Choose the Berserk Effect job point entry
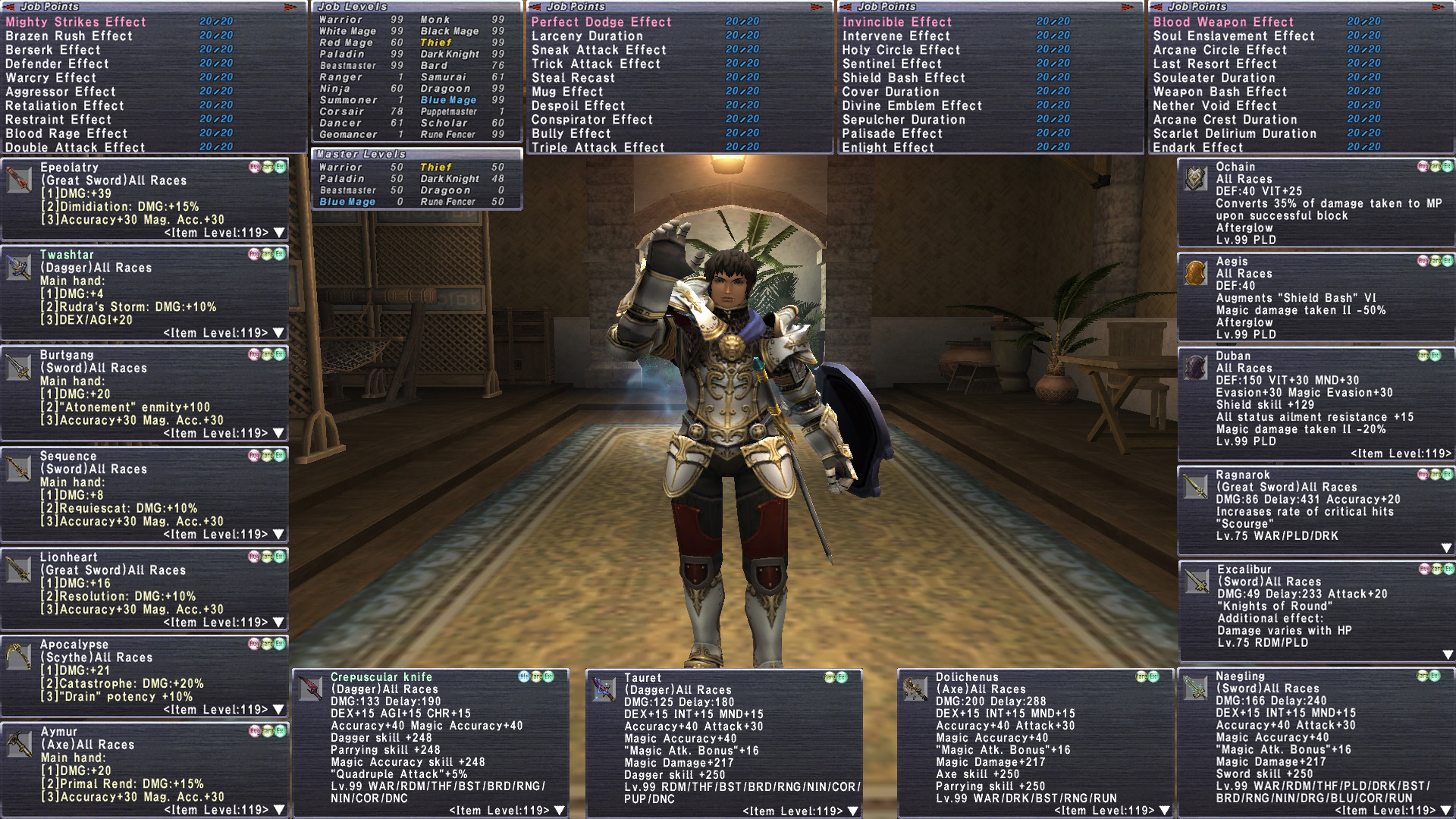This screenshot has width=1456, height=819. click(x=53, y=50)
